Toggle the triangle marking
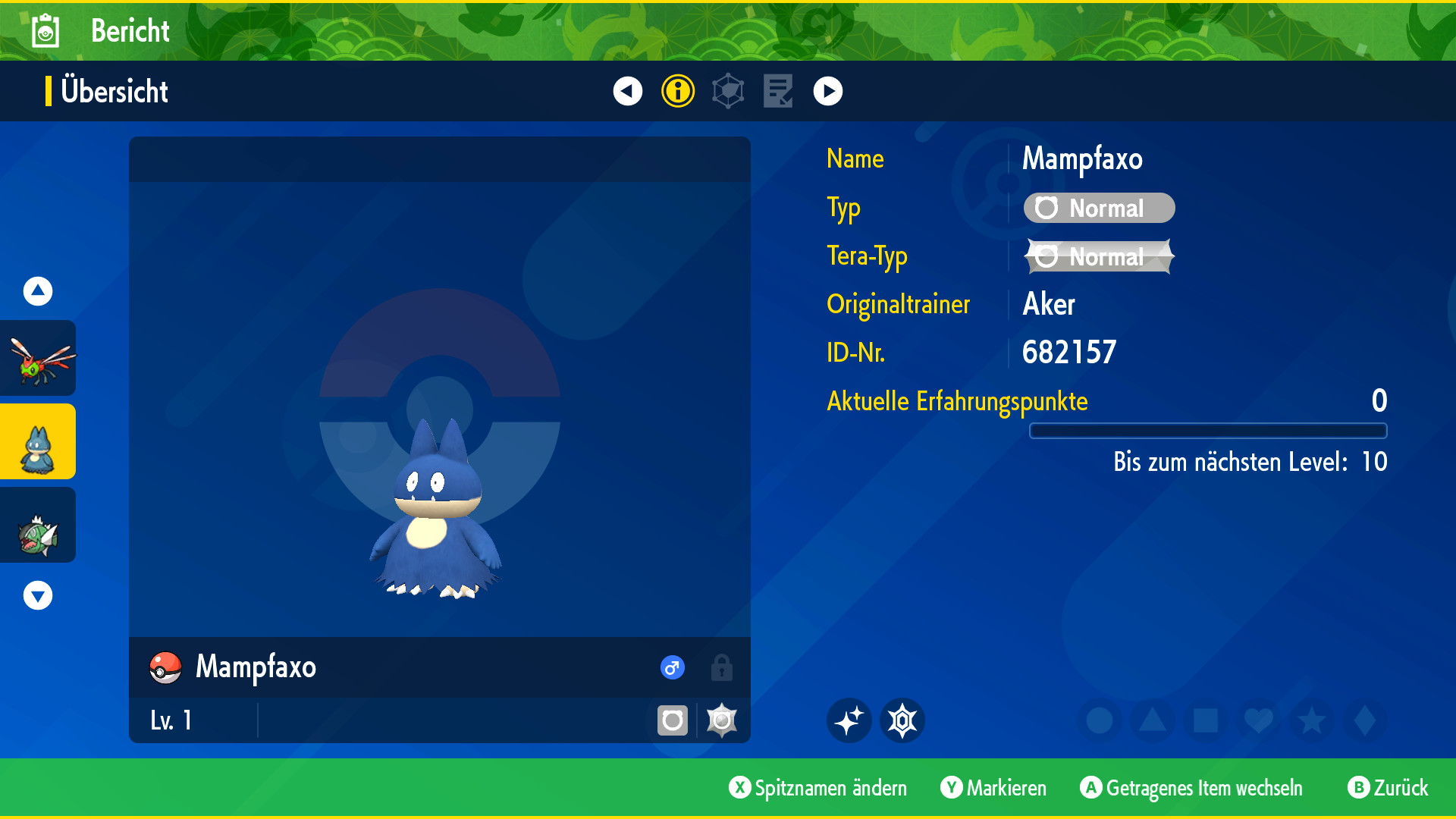The width and height of the screenshot is (1456, 819). point(1152,720)
